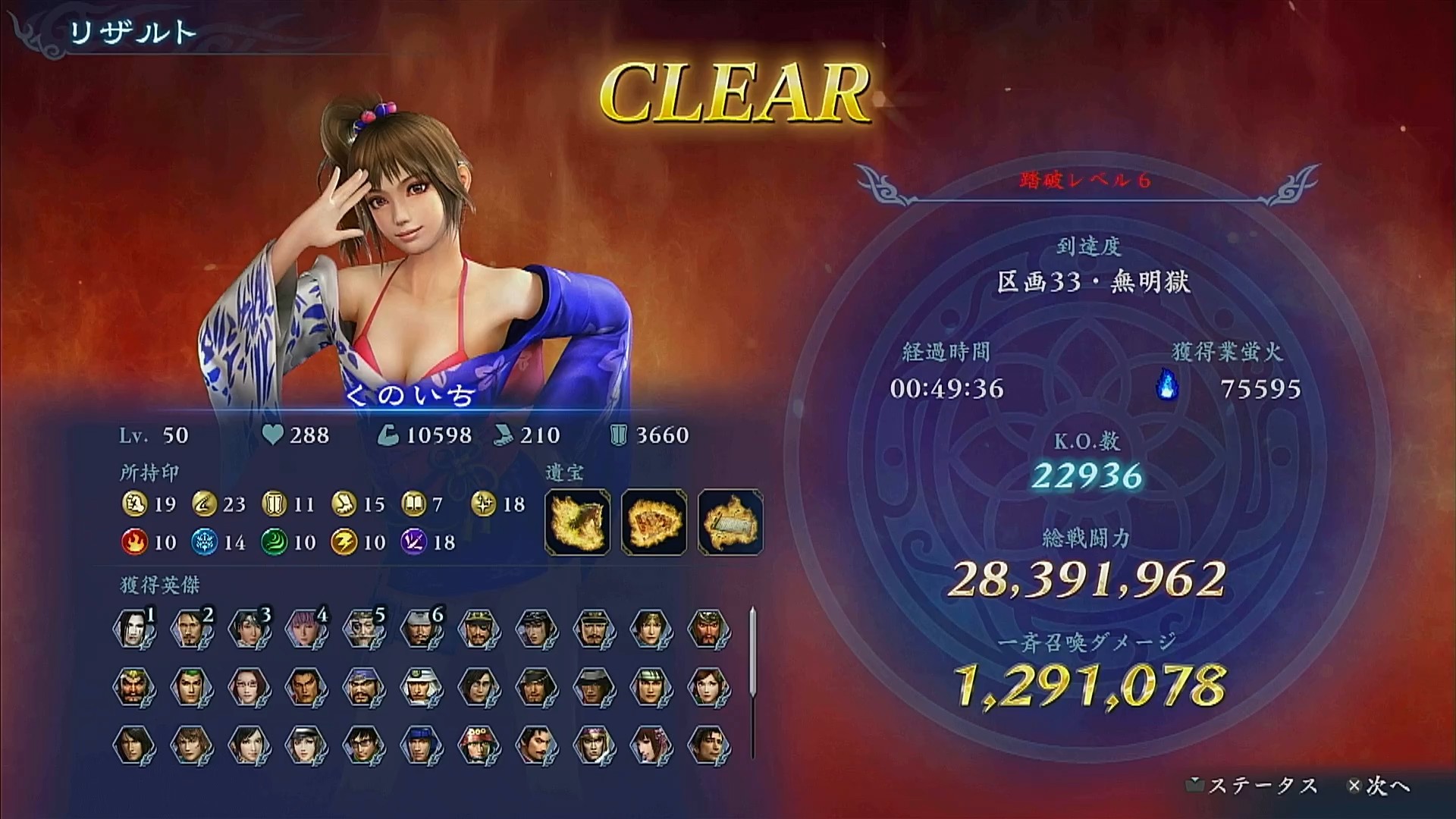Choose the gold shield seal icon
1456x819 pixels.
point(273,504)
